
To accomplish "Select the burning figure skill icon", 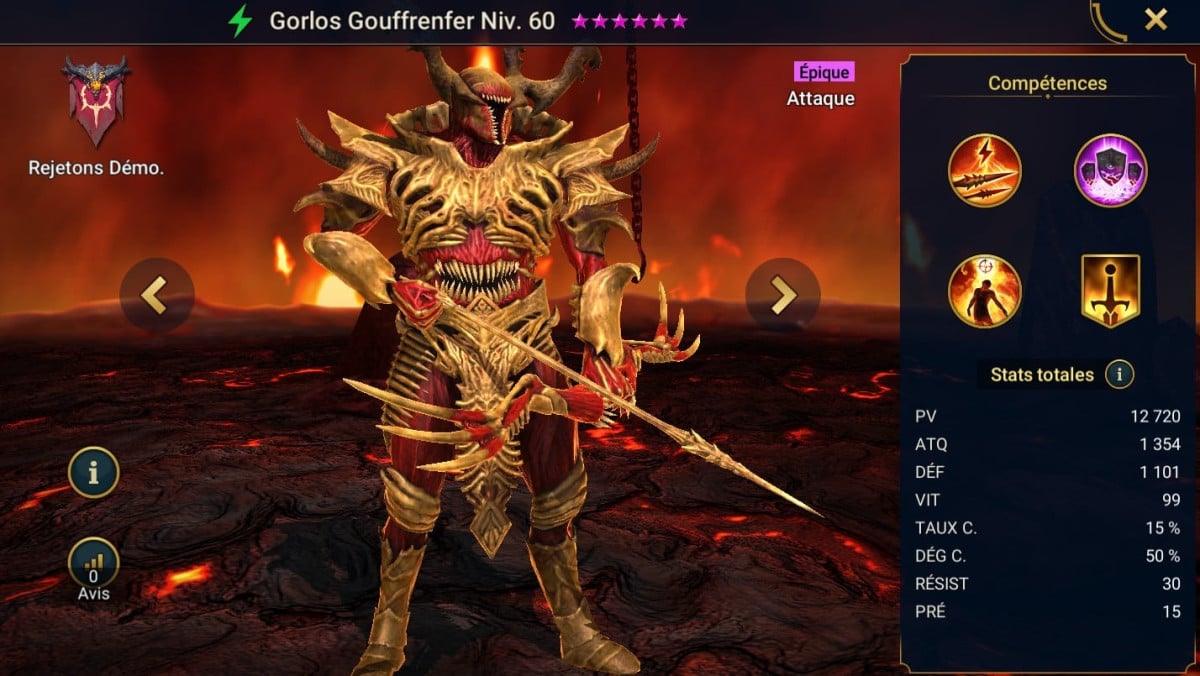I will [984, 291].
